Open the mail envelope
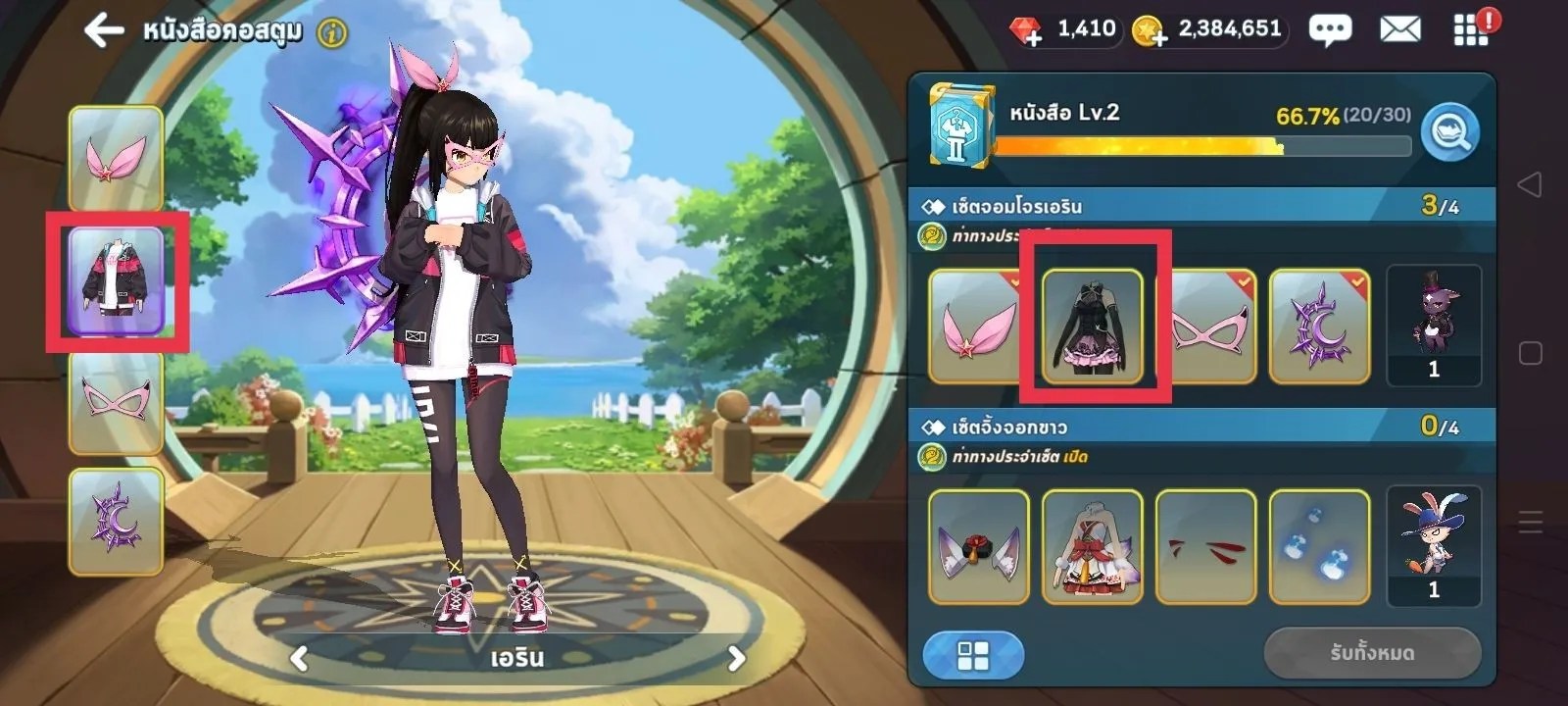Screen dimensions: 1568x706 [x=1400, y=30]
